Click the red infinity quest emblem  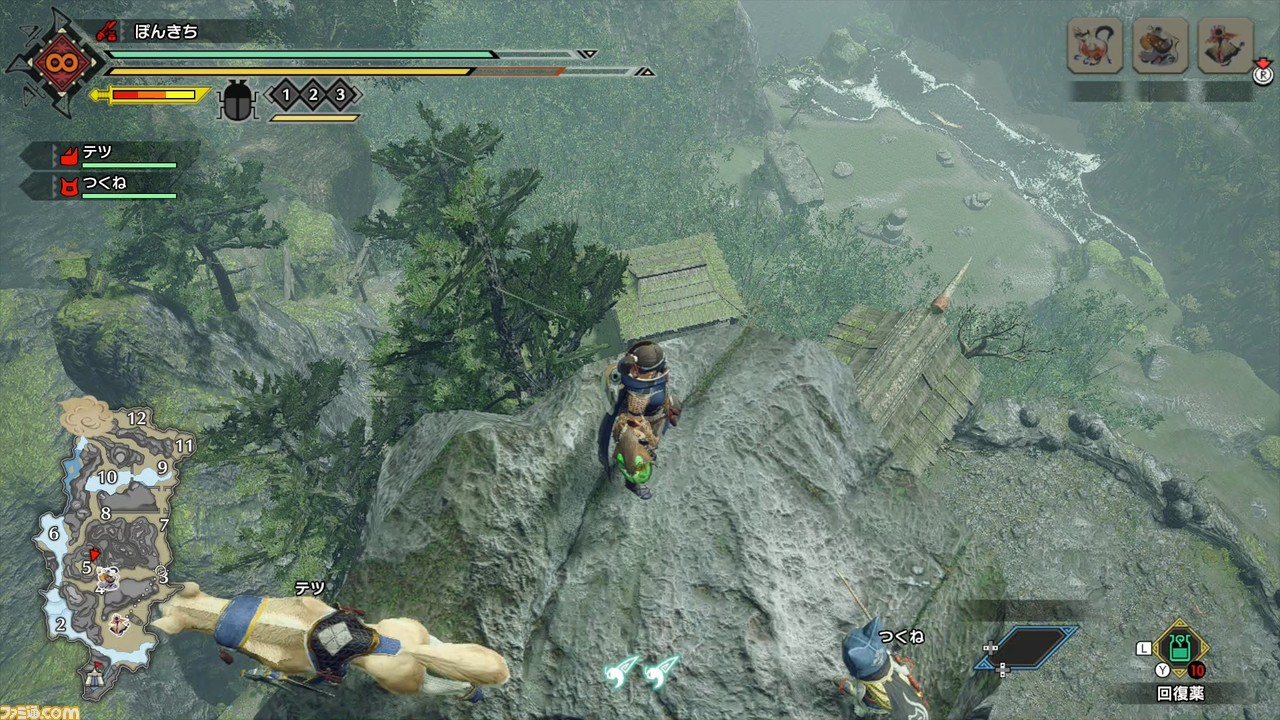(x=55, y=62)
